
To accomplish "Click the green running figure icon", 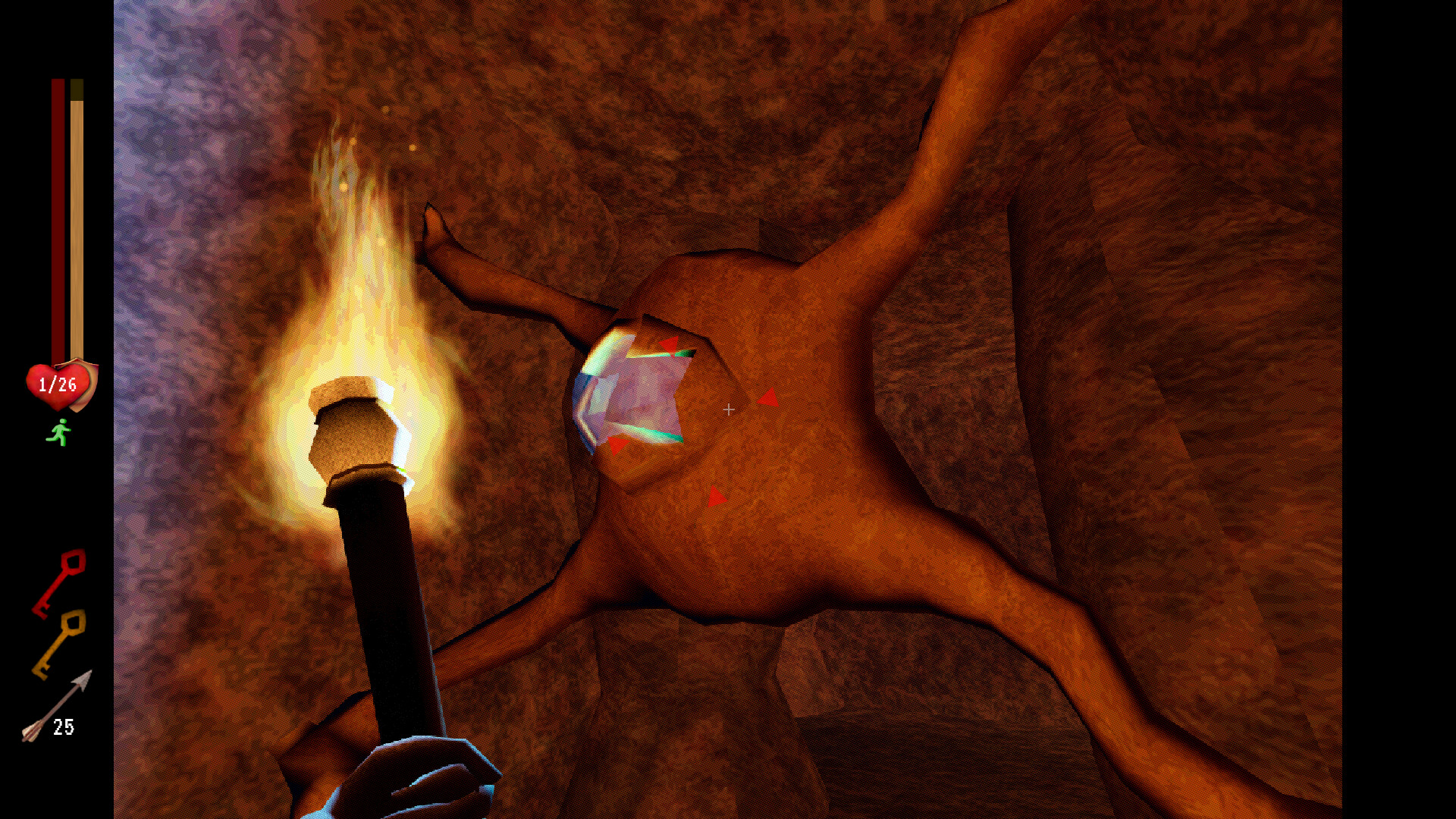I will point(58,433).
